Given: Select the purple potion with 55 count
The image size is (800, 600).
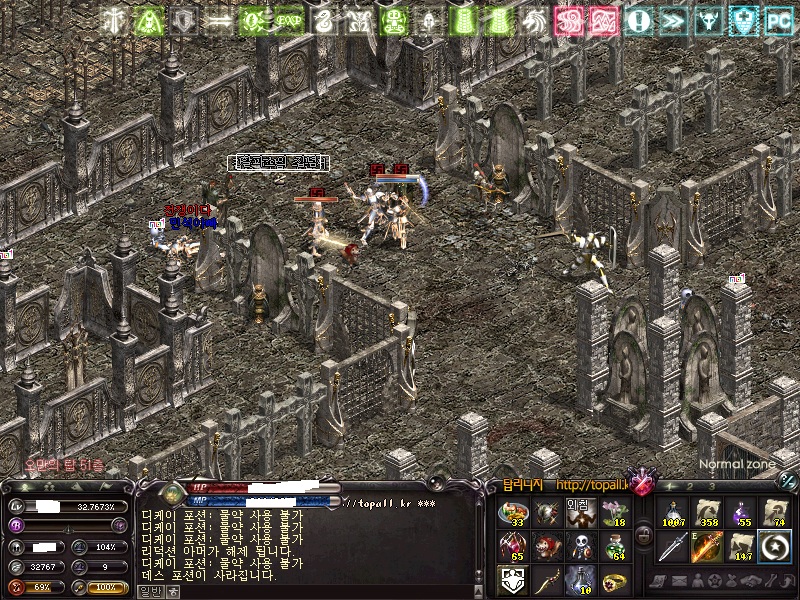Looking at the screenshot, I should tap(741, 514).
